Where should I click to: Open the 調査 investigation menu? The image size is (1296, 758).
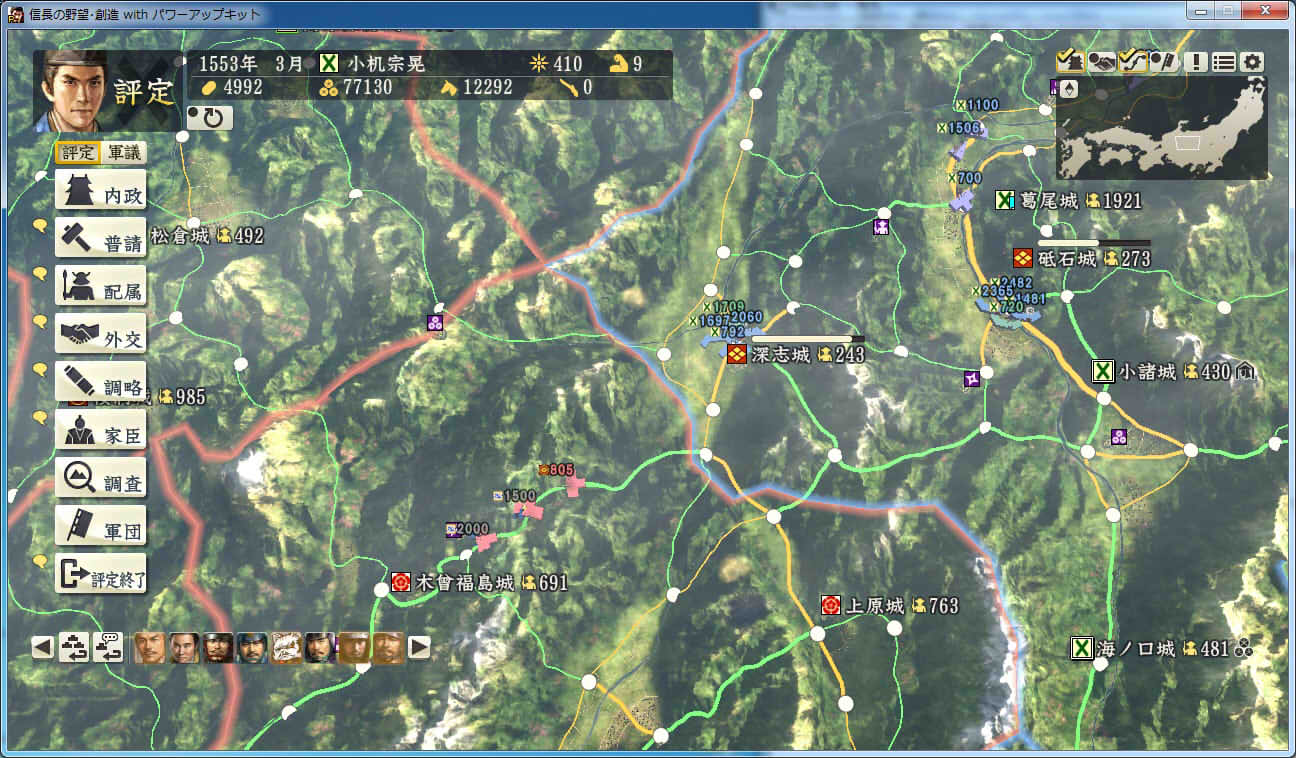[x=101, y=478]
